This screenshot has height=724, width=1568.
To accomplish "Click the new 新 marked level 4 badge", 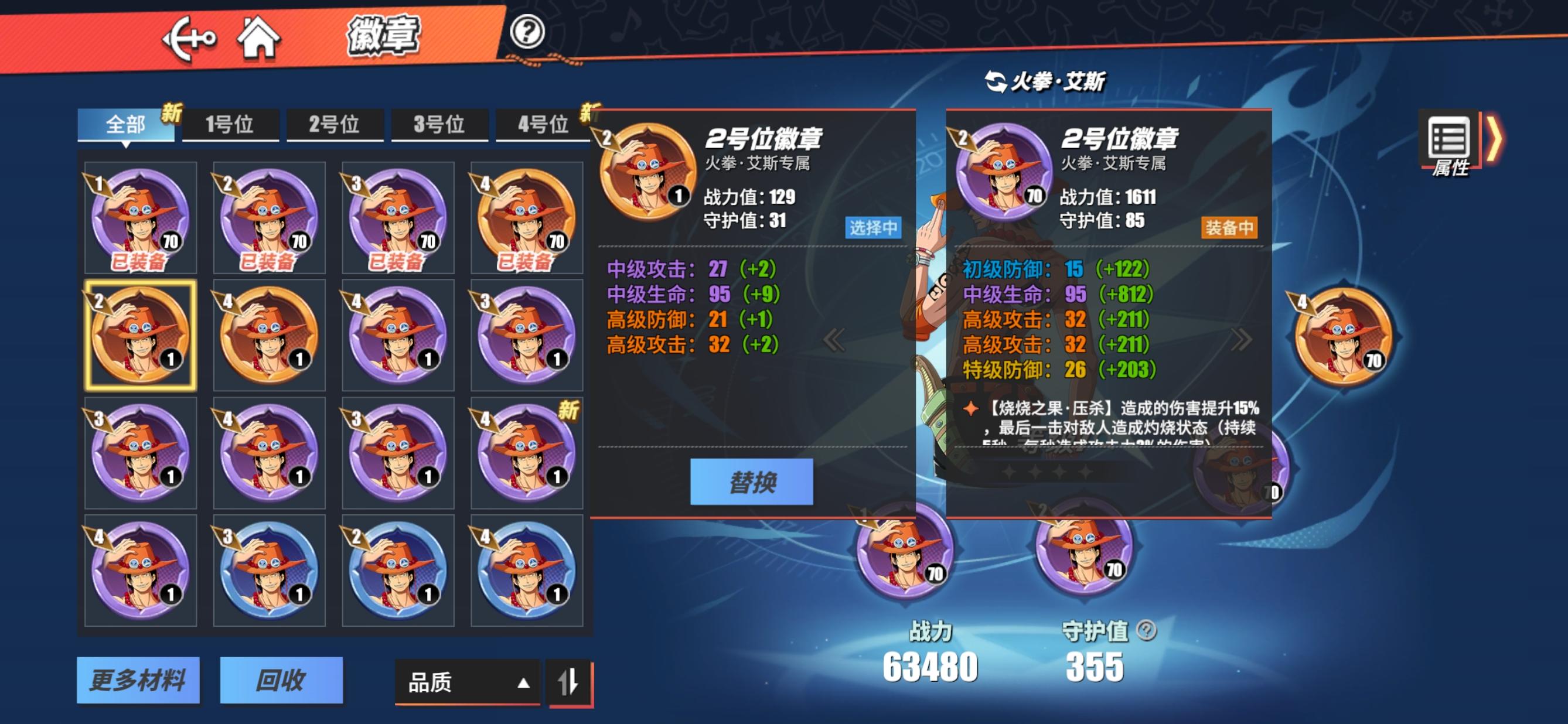I will coord(522,452).
